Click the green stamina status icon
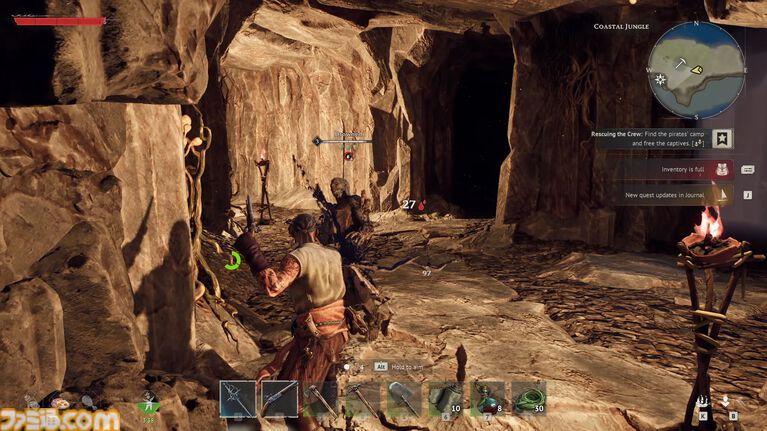Viewport: 767px width, 431px height. [x=147, y=405]
